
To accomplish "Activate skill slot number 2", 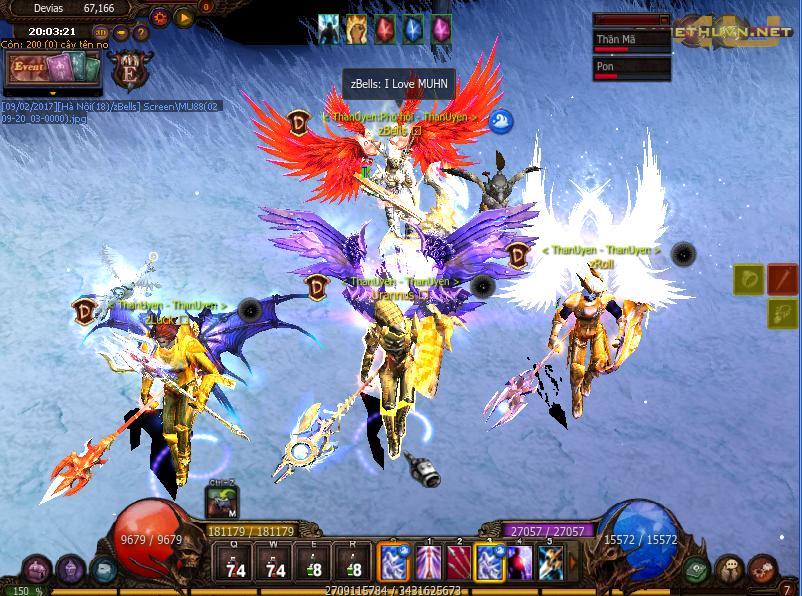I will tap(460, 562).
